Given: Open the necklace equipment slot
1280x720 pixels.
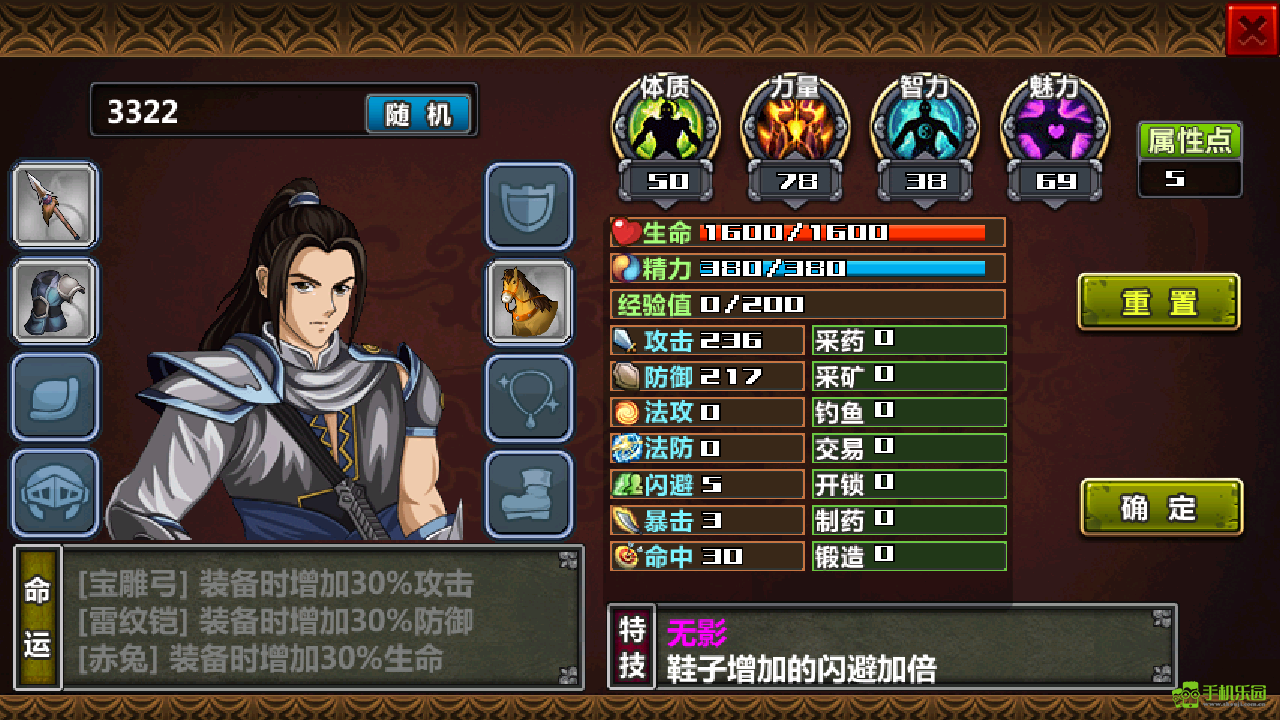Looking at the screenshot, I should point(530,395).
